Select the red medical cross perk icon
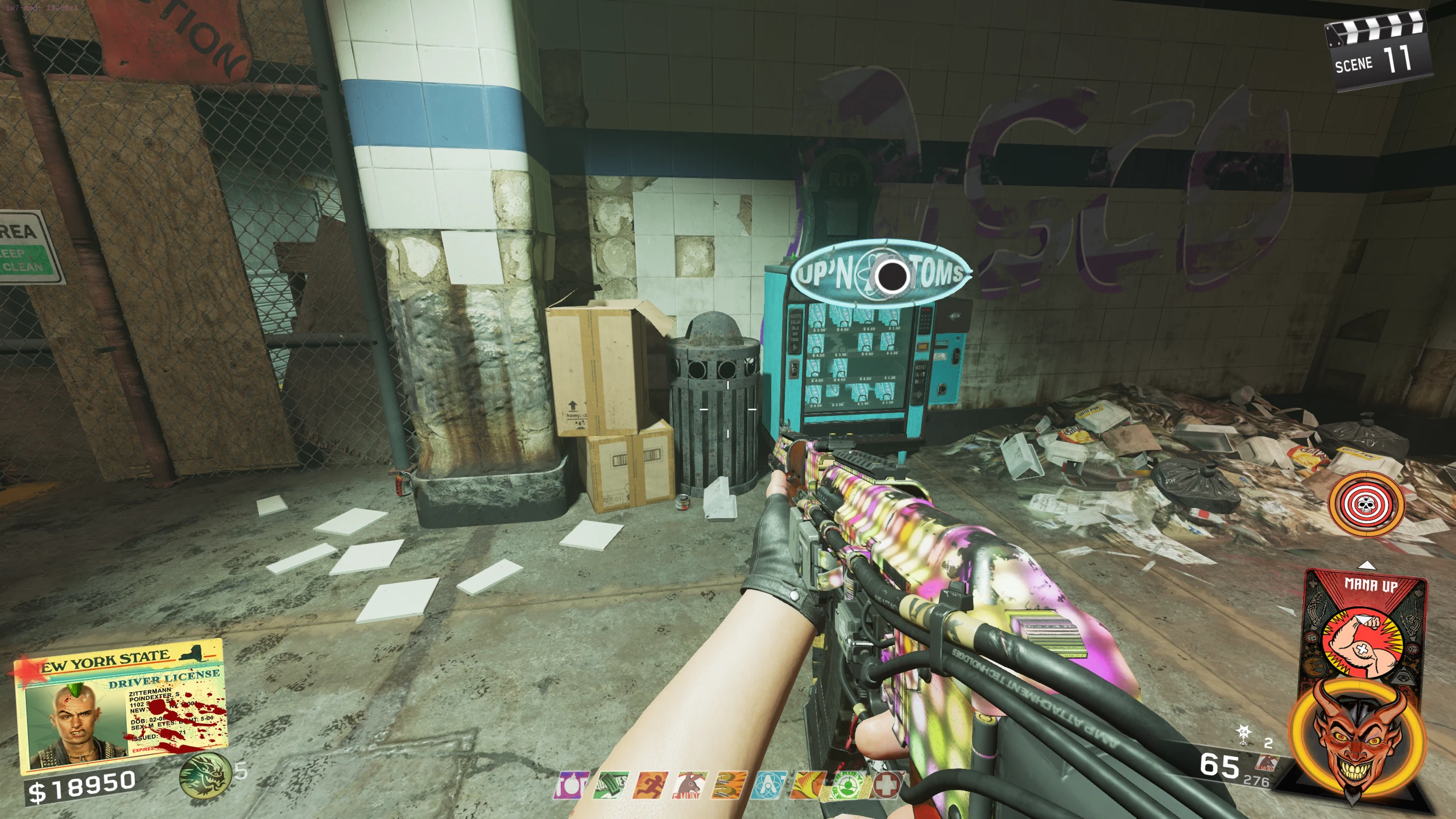 (887, 785)
